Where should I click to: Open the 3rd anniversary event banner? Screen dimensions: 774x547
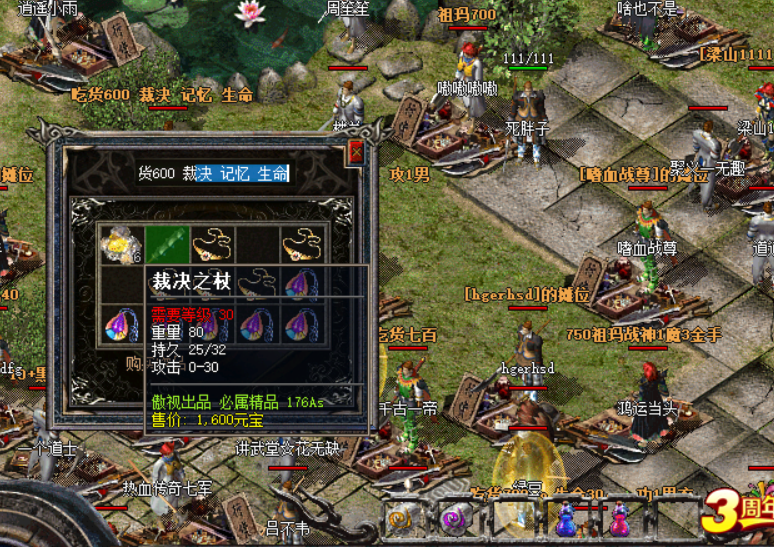738,512
